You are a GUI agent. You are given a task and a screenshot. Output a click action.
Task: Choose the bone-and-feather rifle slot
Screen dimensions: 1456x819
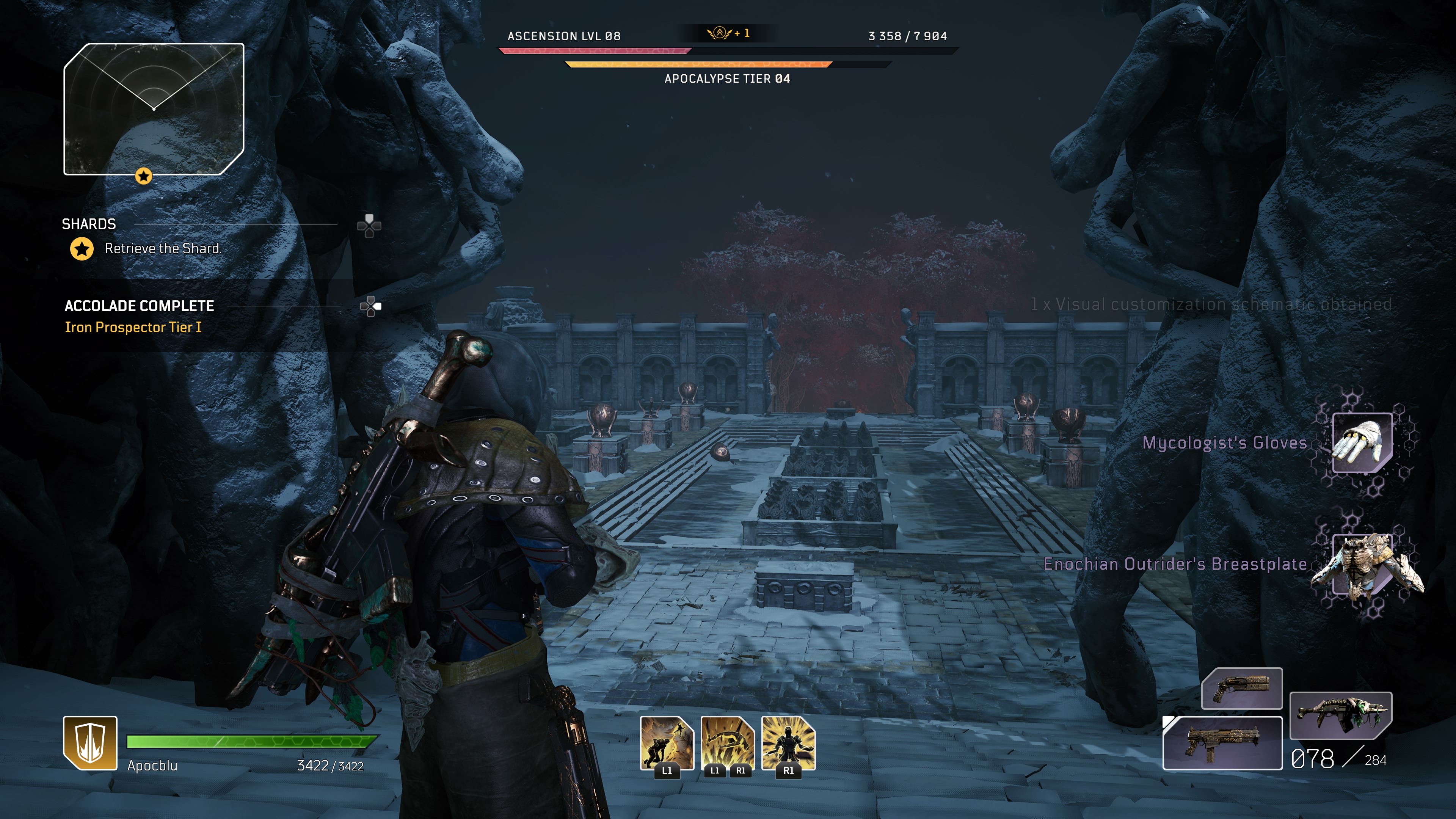tap(1340, 715)
